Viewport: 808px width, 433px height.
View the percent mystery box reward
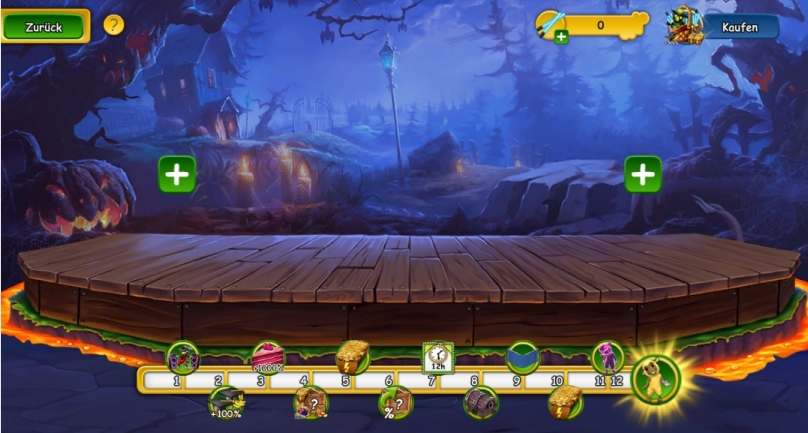click(395, 402)
